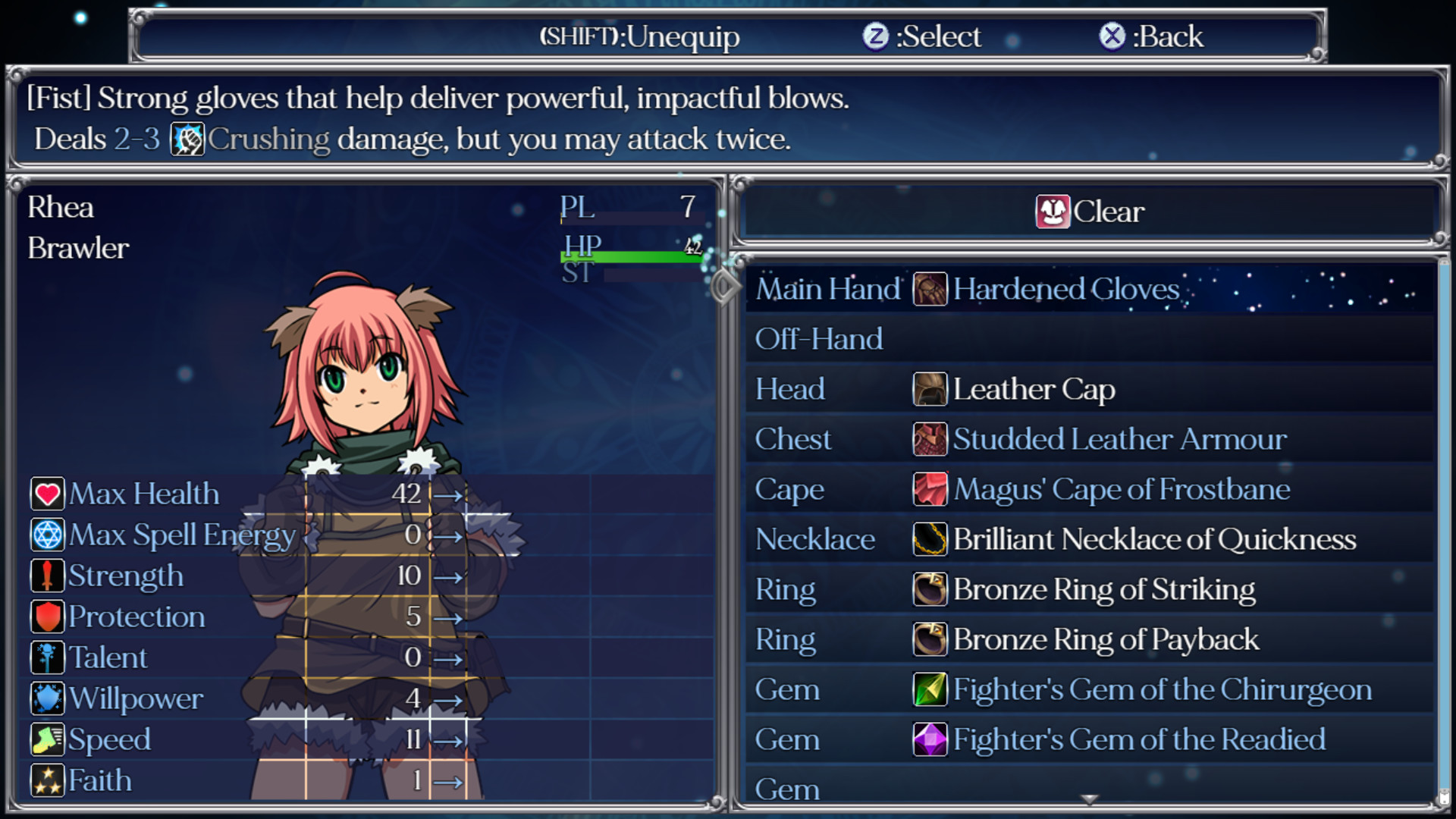The image size is (1456, 819).
Task: Click the Protection shield icon
Action: [46, 617]
